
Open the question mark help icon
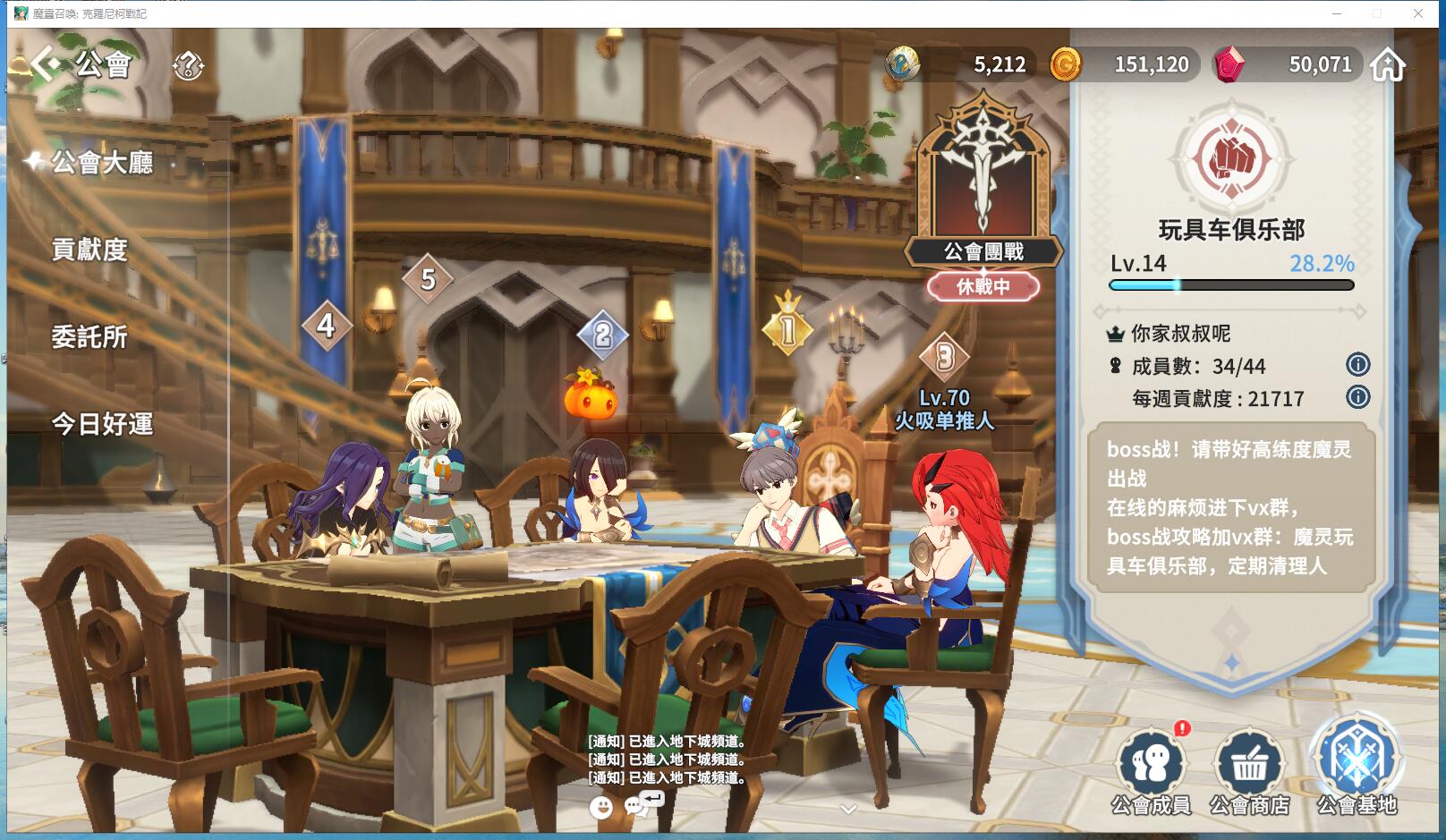[188, 64]
